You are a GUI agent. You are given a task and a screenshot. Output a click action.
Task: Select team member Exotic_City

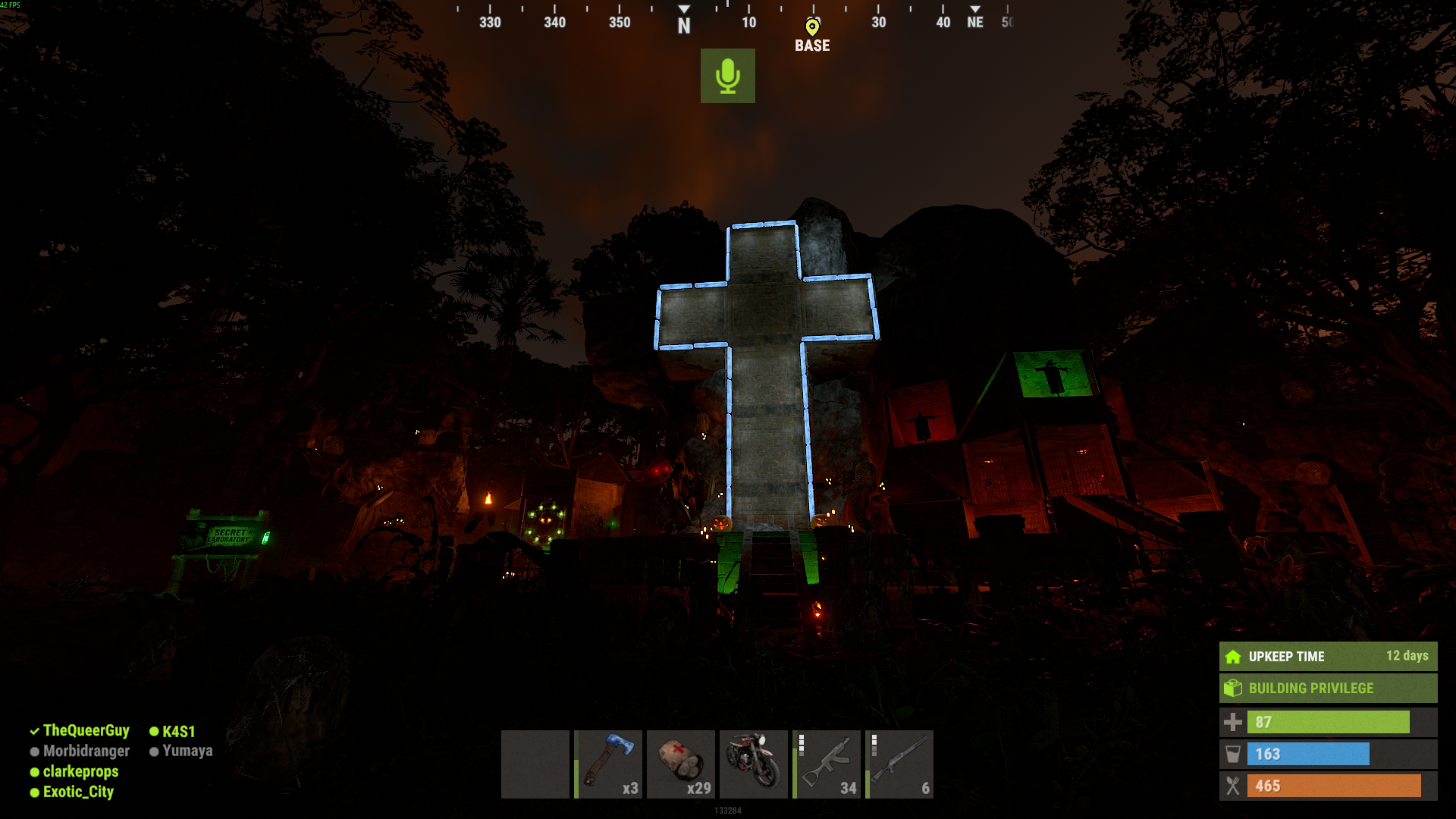[x=78, y=792]
